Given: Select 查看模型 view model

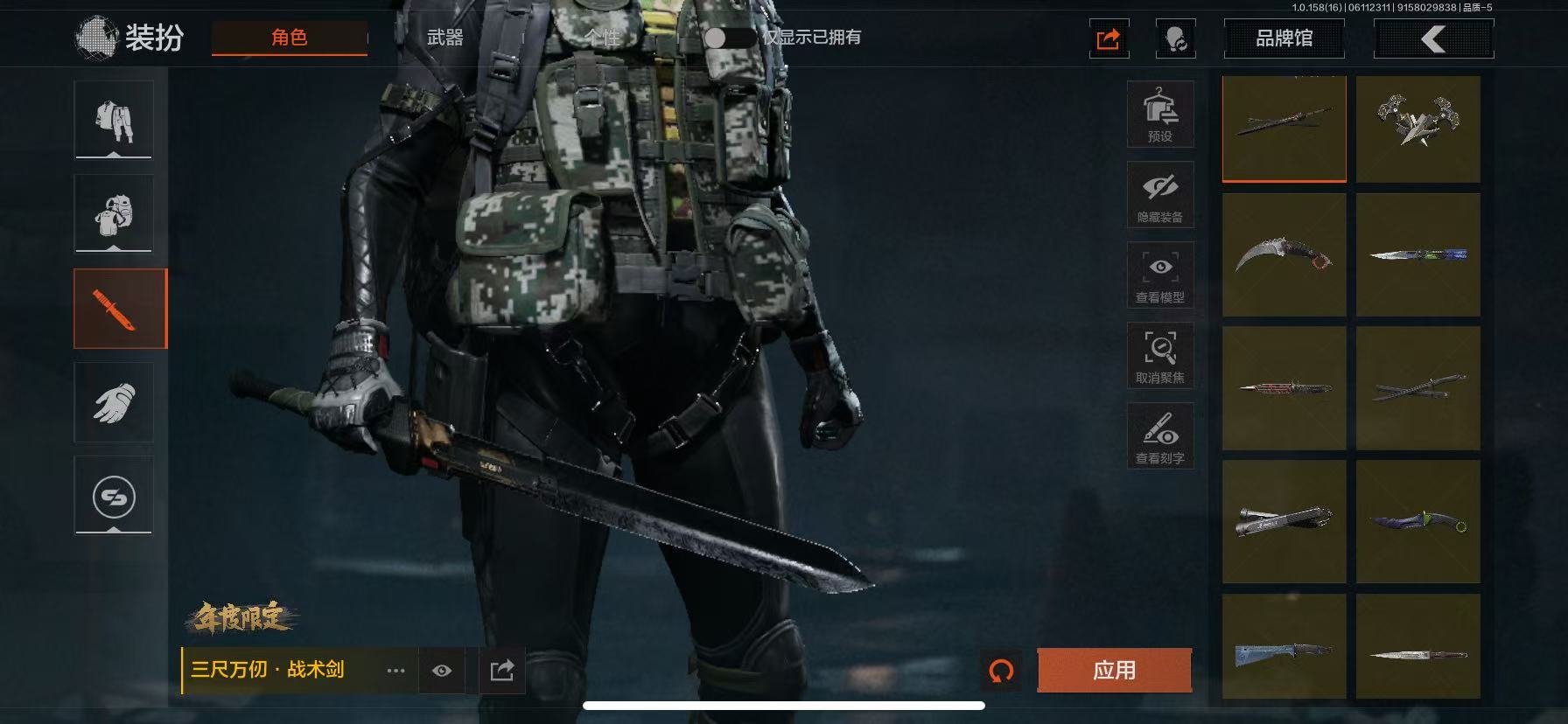Looking at the screenshot, I should (1160, 275).
